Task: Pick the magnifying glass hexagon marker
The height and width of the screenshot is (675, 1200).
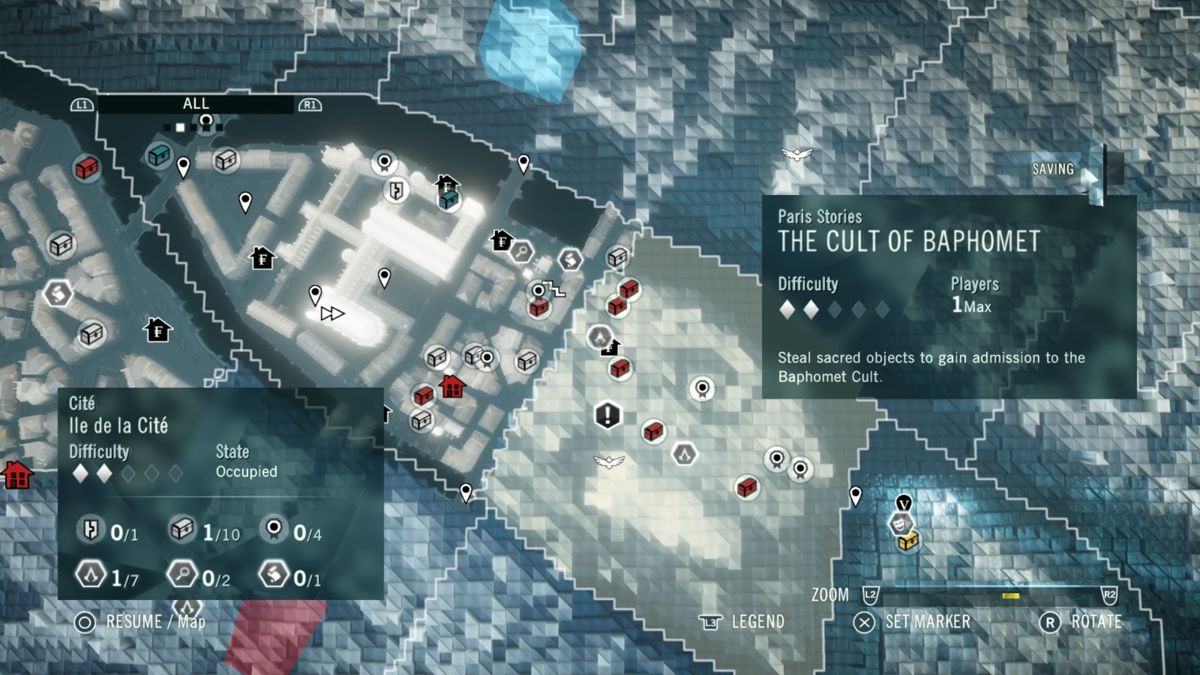Action: 521,251
